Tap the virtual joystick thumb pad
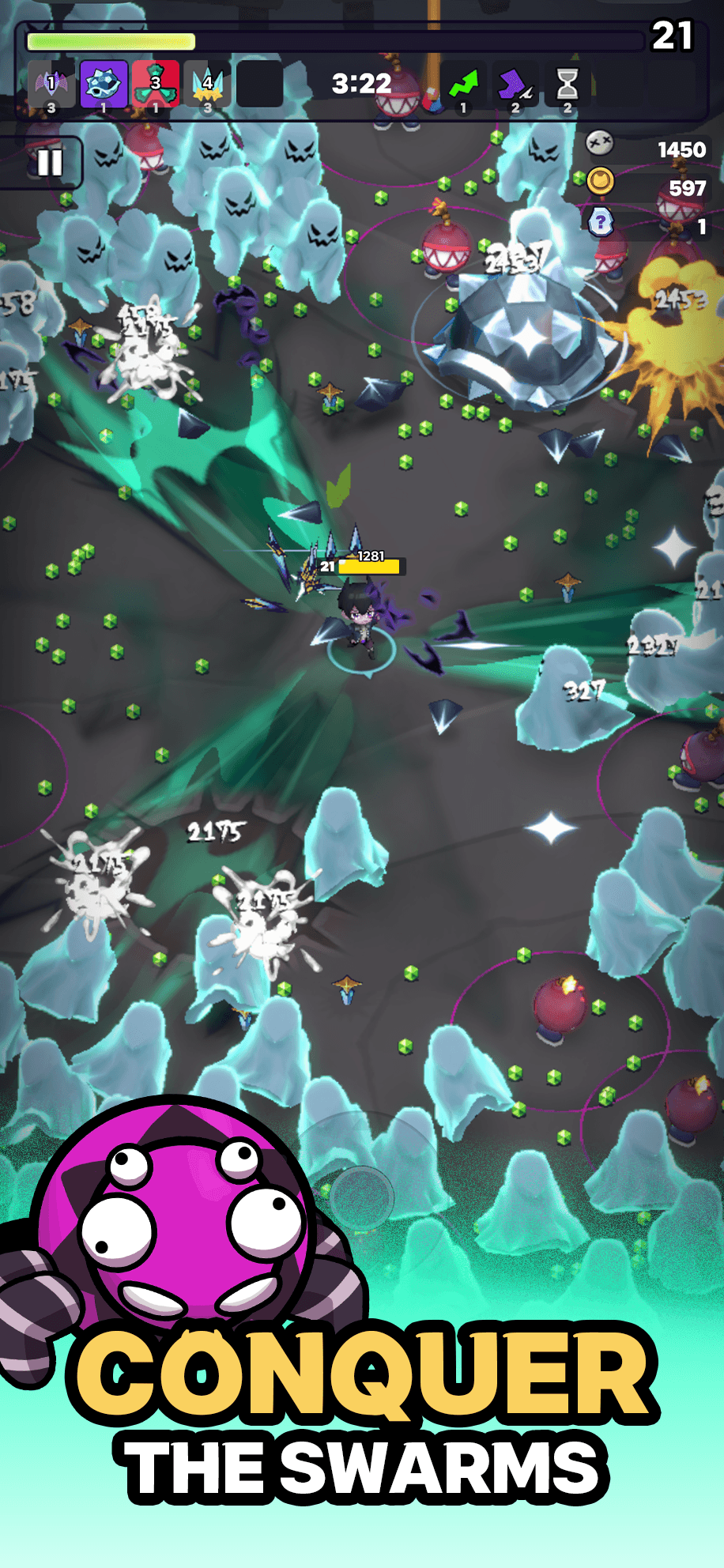 pos(361,1196)
